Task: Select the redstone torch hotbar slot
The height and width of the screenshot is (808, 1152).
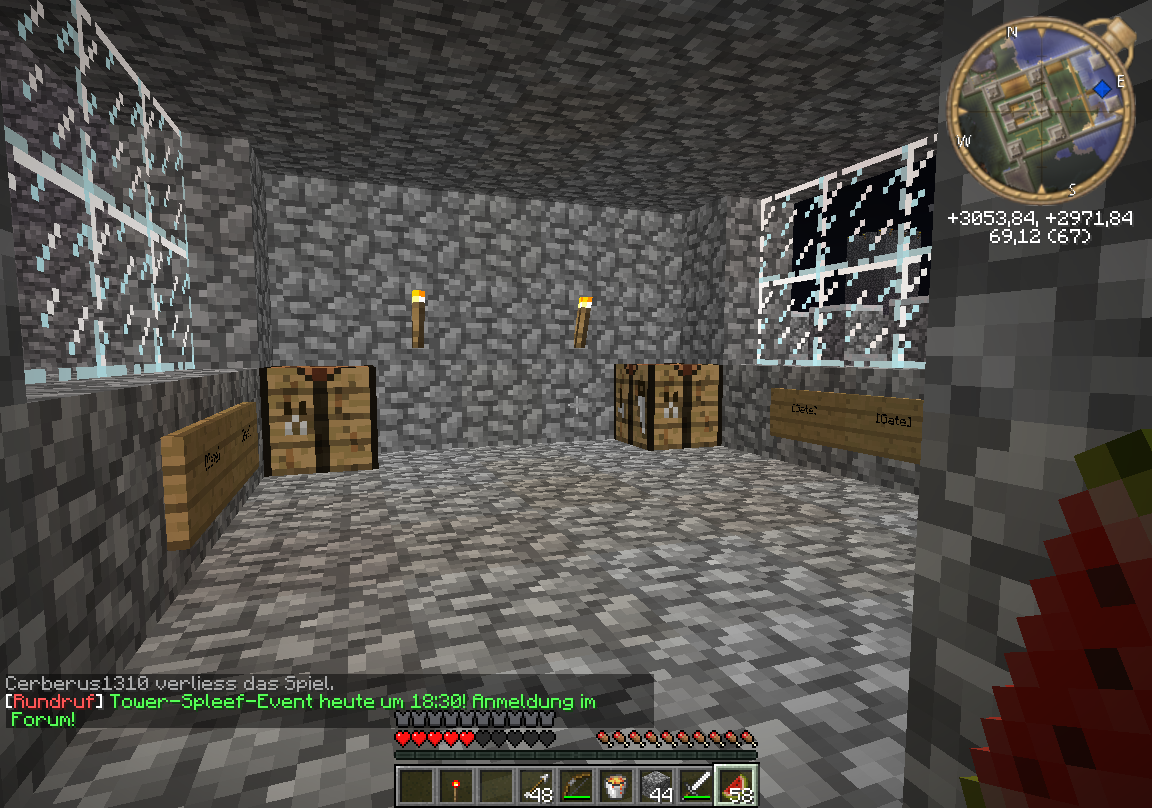Action: [x=457, y=785]
